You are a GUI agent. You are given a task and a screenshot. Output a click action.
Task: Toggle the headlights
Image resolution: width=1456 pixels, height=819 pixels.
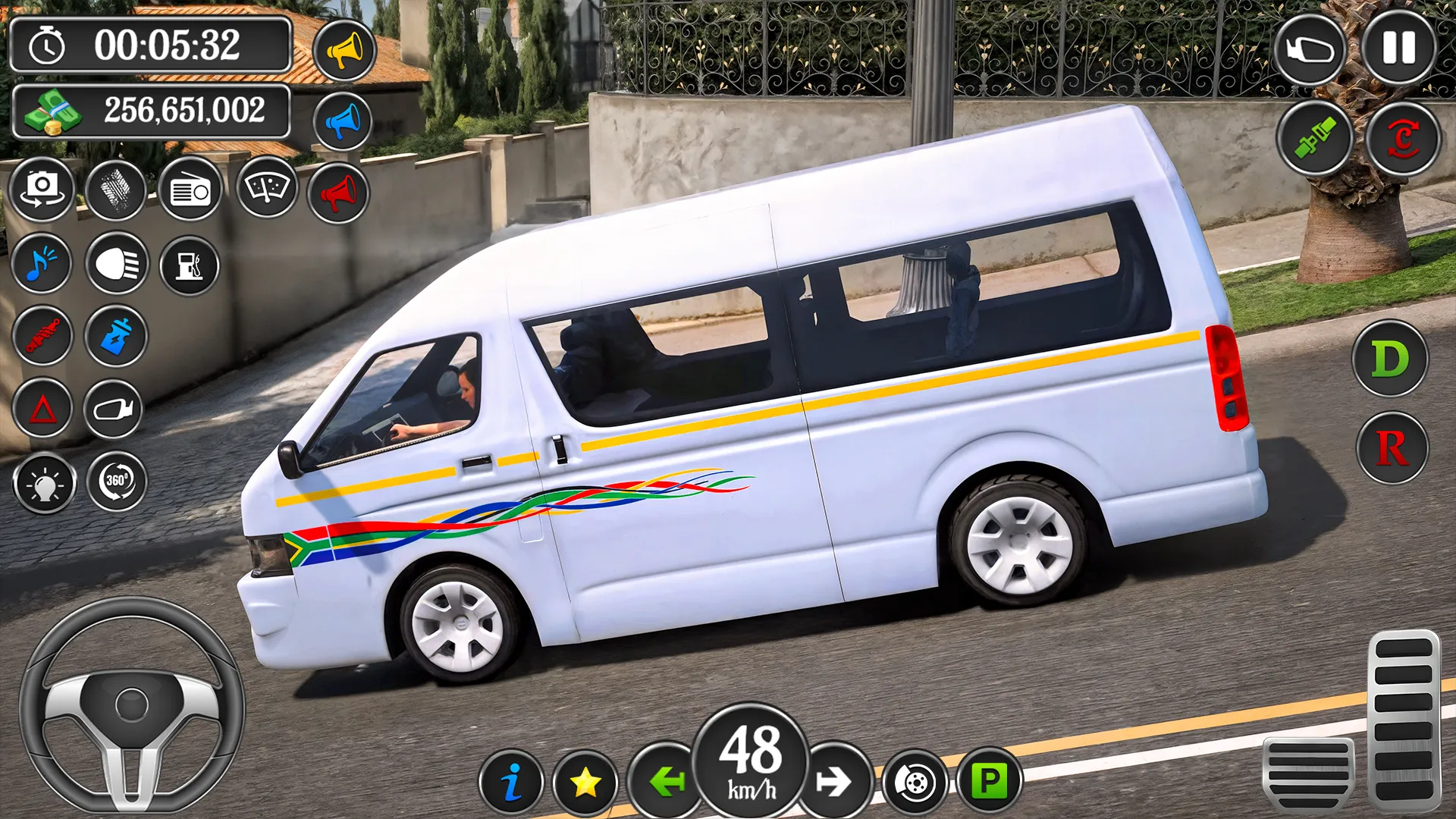pos(117,264)
